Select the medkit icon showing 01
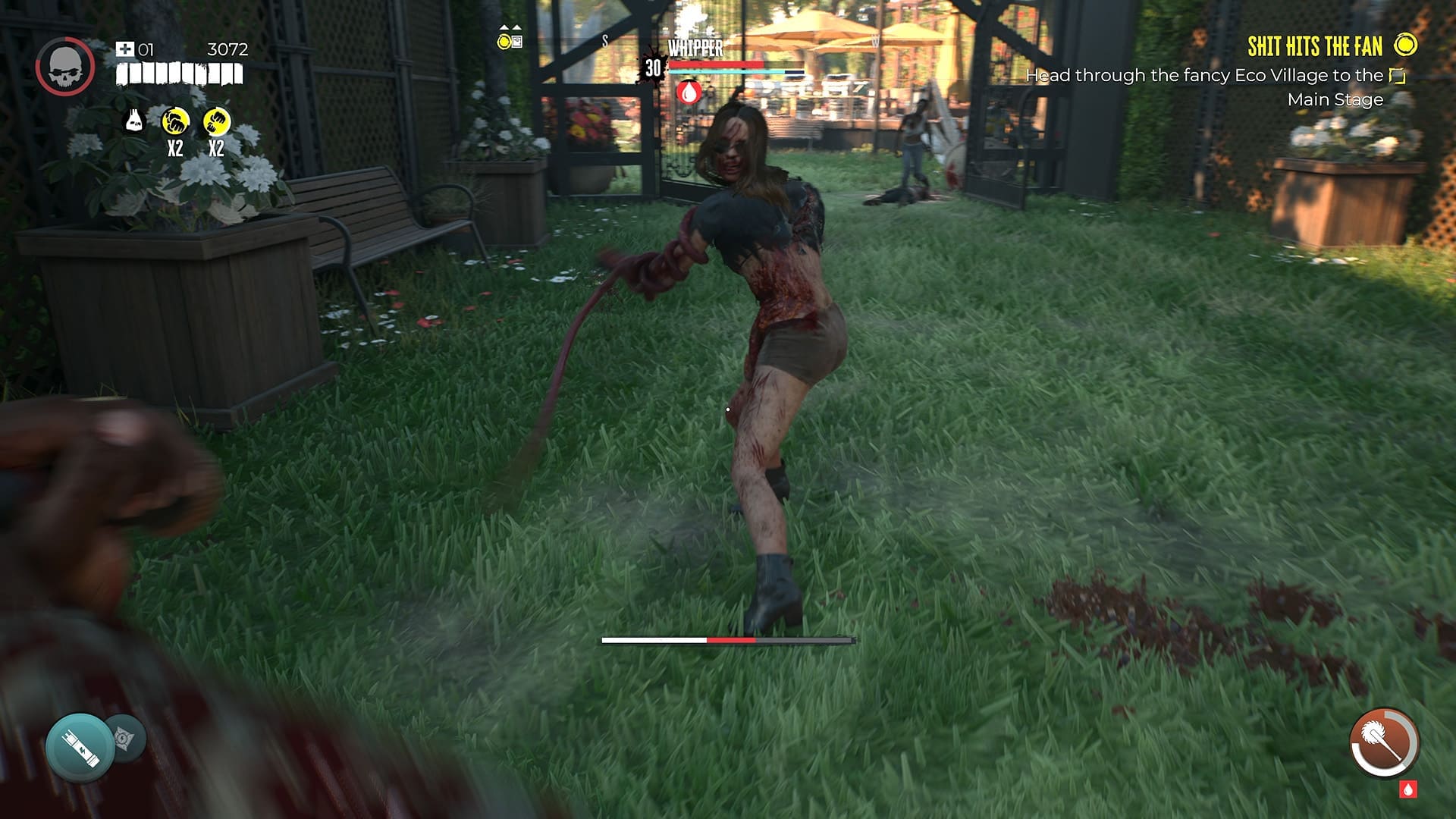The height and width of the screenshot is (819, 1456). tap(127, 50)
